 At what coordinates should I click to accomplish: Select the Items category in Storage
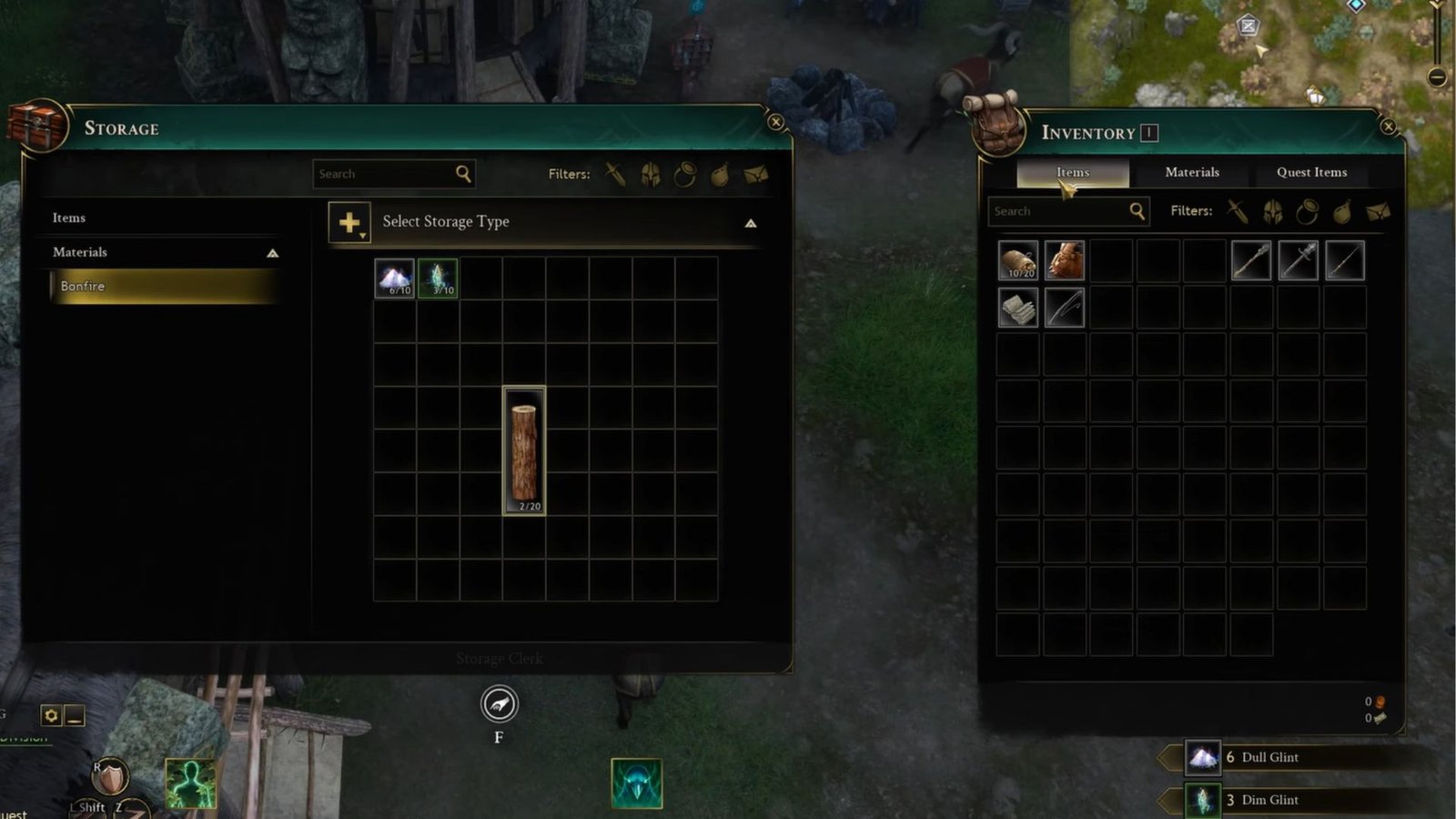coord(69,217)
